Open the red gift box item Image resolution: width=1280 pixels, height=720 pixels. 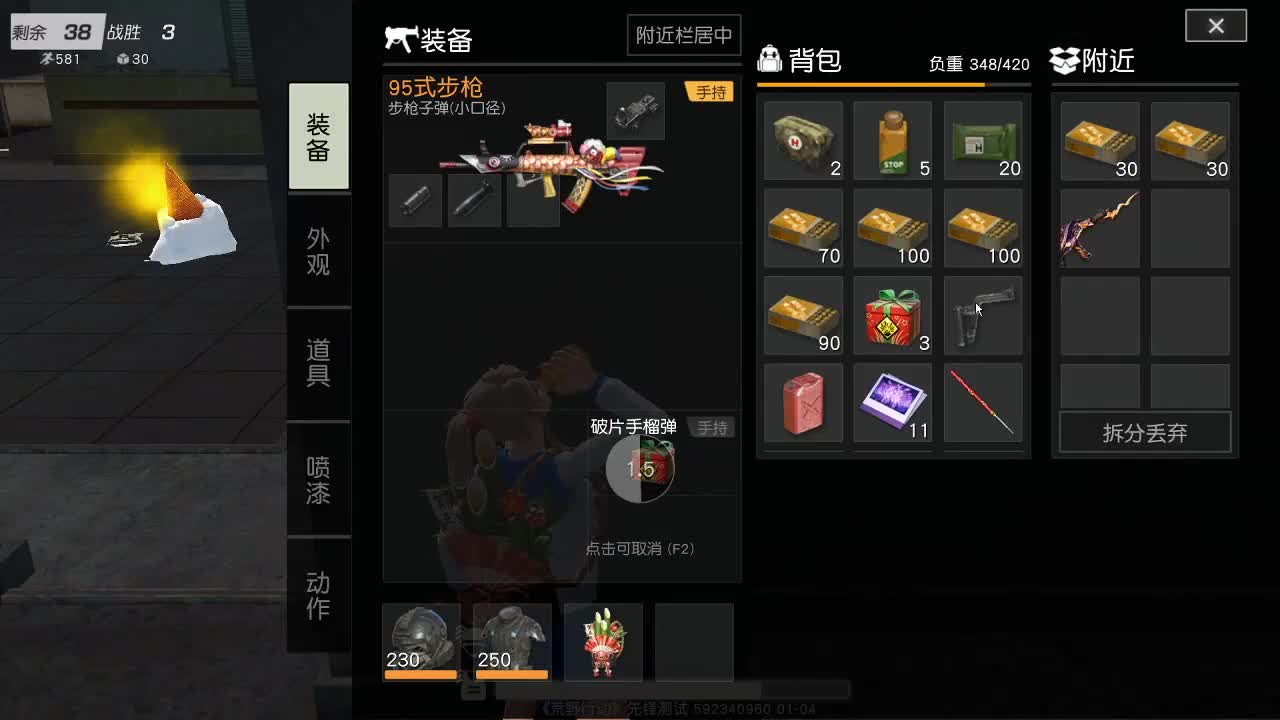[892, 315]
